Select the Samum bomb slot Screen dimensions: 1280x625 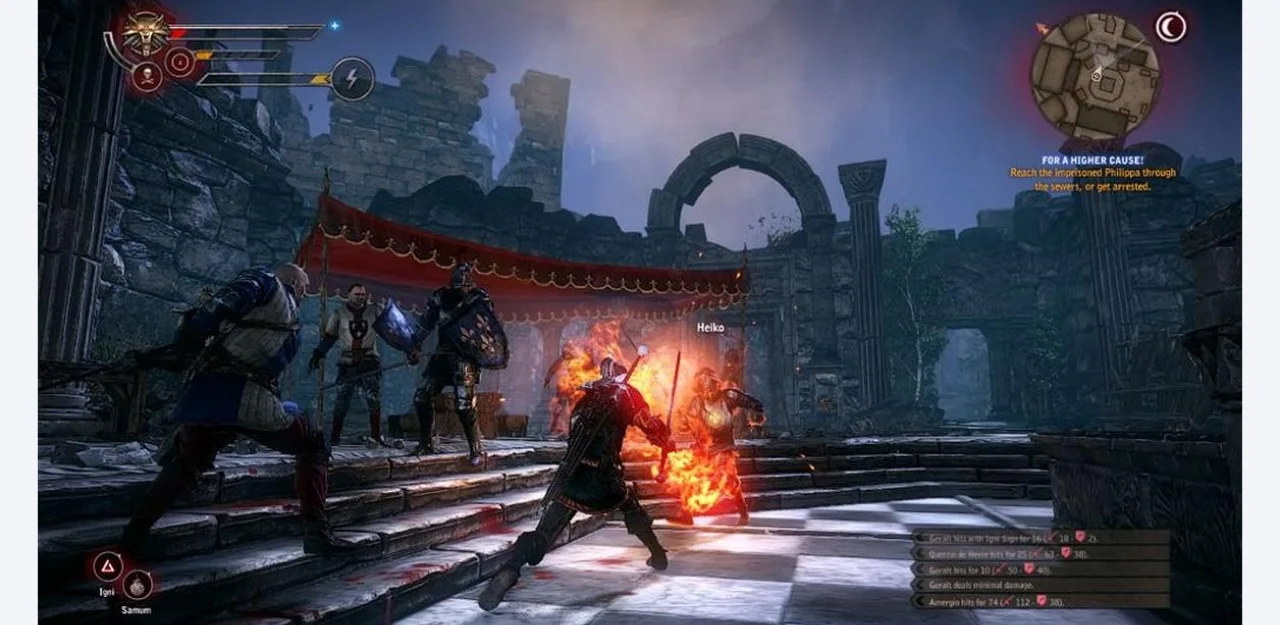coord(138,584)
